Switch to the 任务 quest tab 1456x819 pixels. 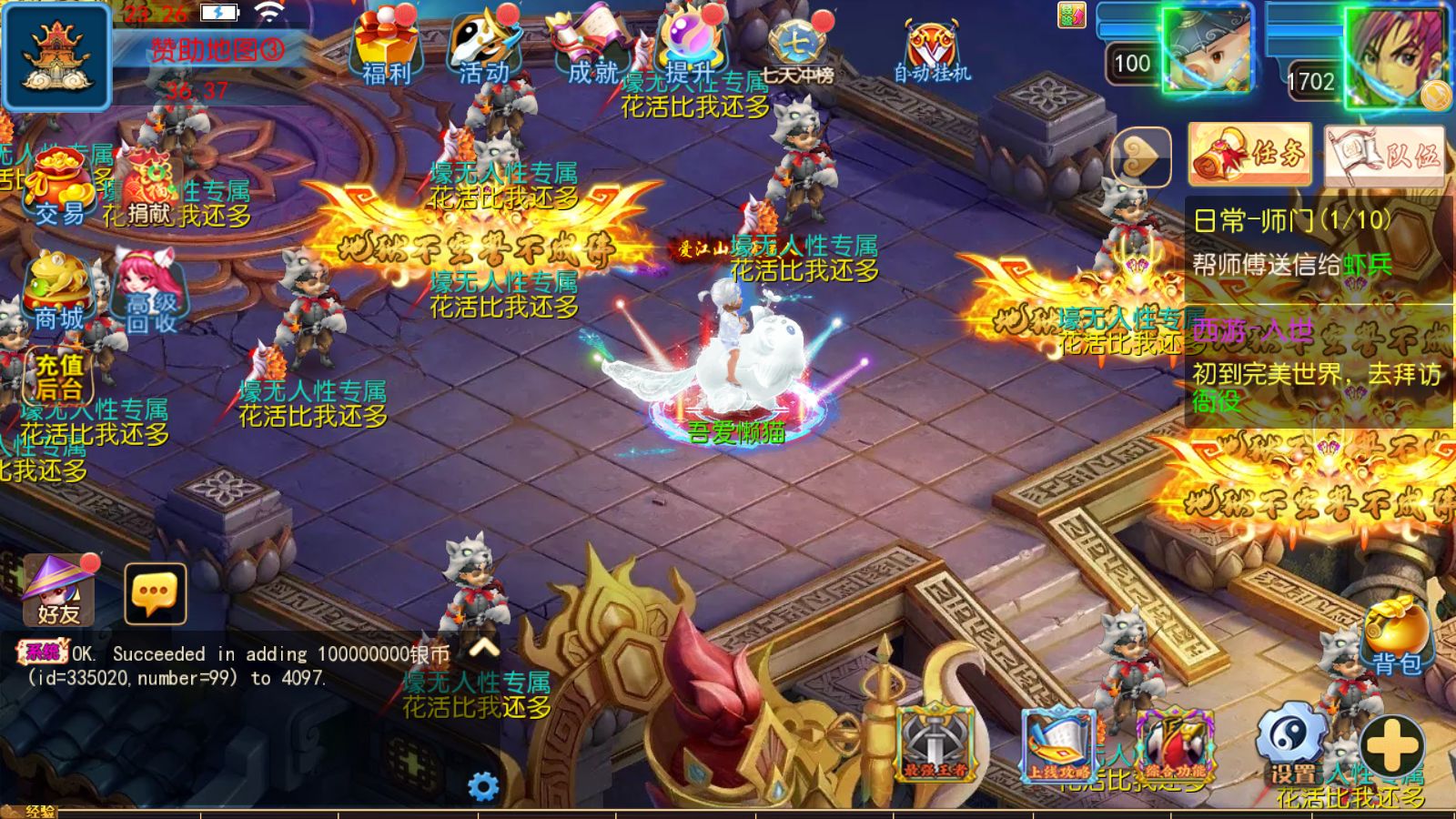coord(1250,155)
